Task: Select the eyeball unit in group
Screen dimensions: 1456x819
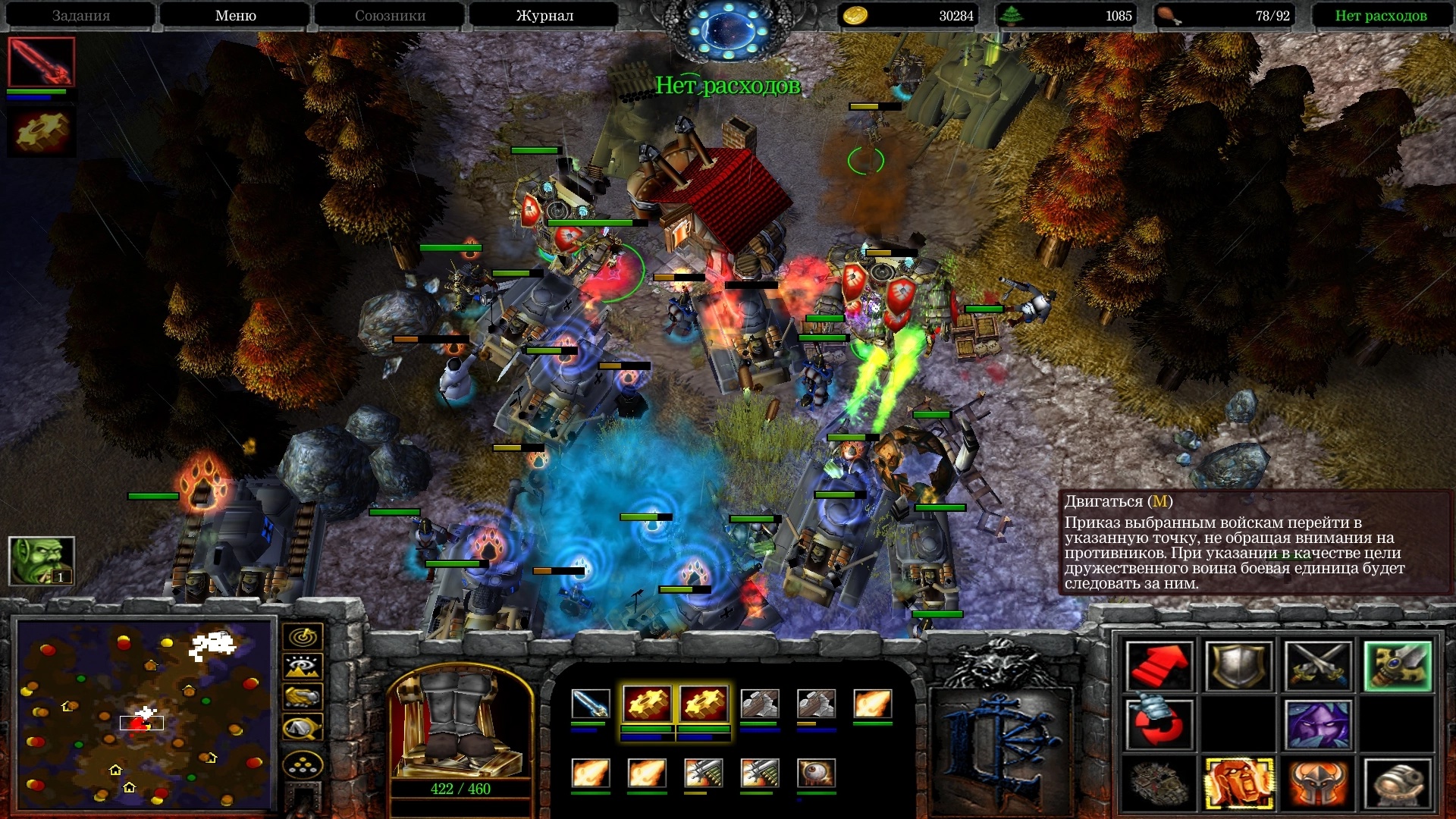Action: coord(816,773)
